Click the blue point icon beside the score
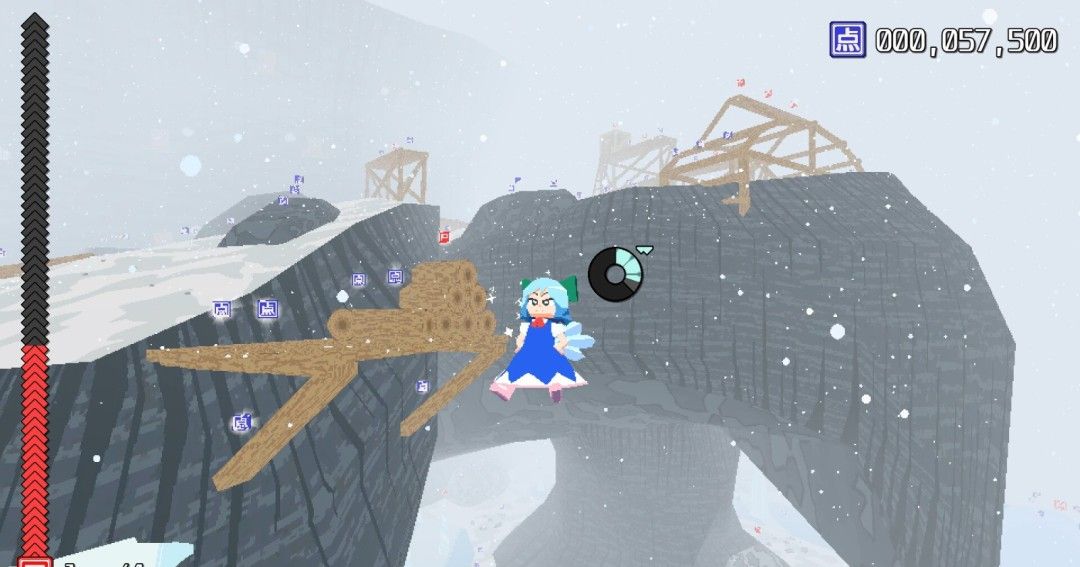This screenshot has height=567, width=1080. [x=847, y=40]
